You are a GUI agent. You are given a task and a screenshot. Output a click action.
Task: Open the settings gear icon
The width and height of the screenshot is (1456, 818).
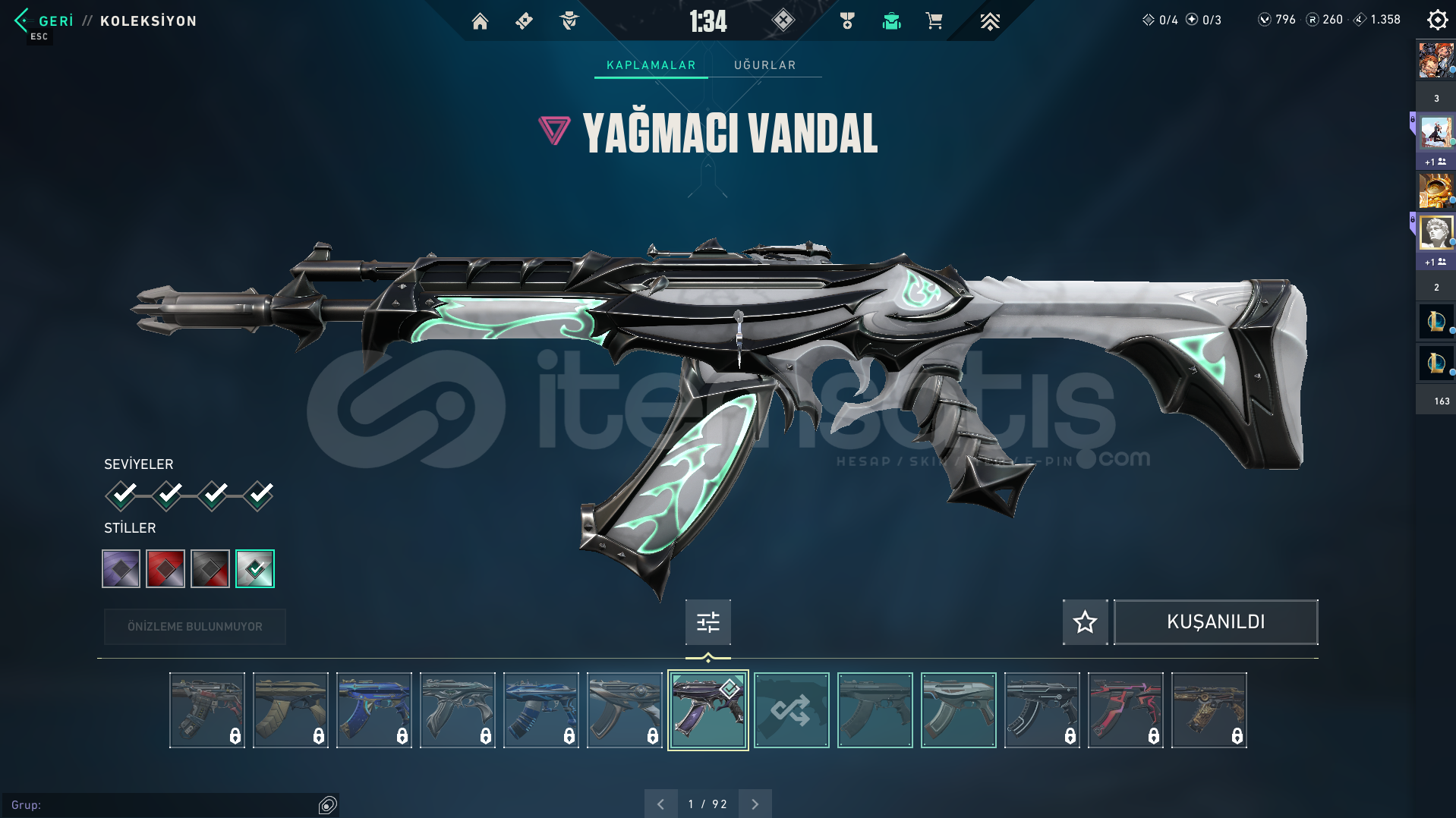coord(1436,20)
